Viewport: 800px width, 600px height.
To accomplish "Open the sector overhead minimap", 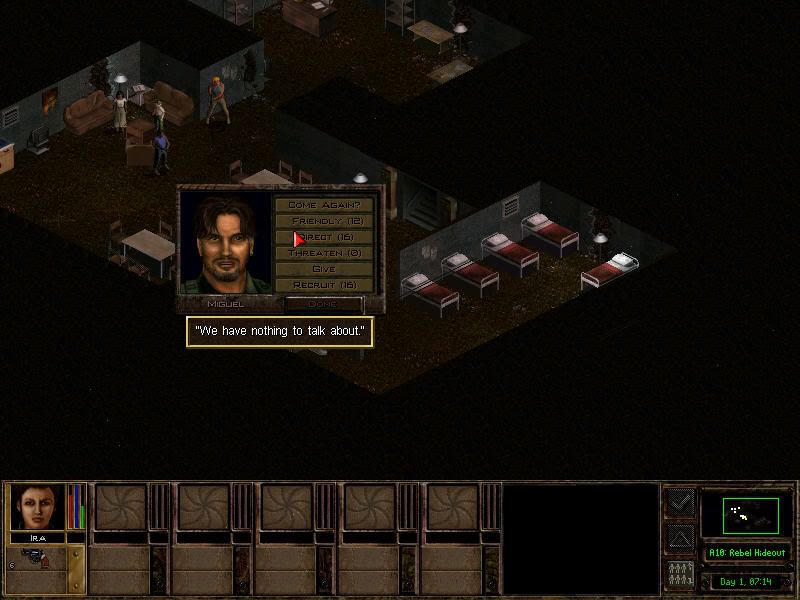I will [750, 514].
